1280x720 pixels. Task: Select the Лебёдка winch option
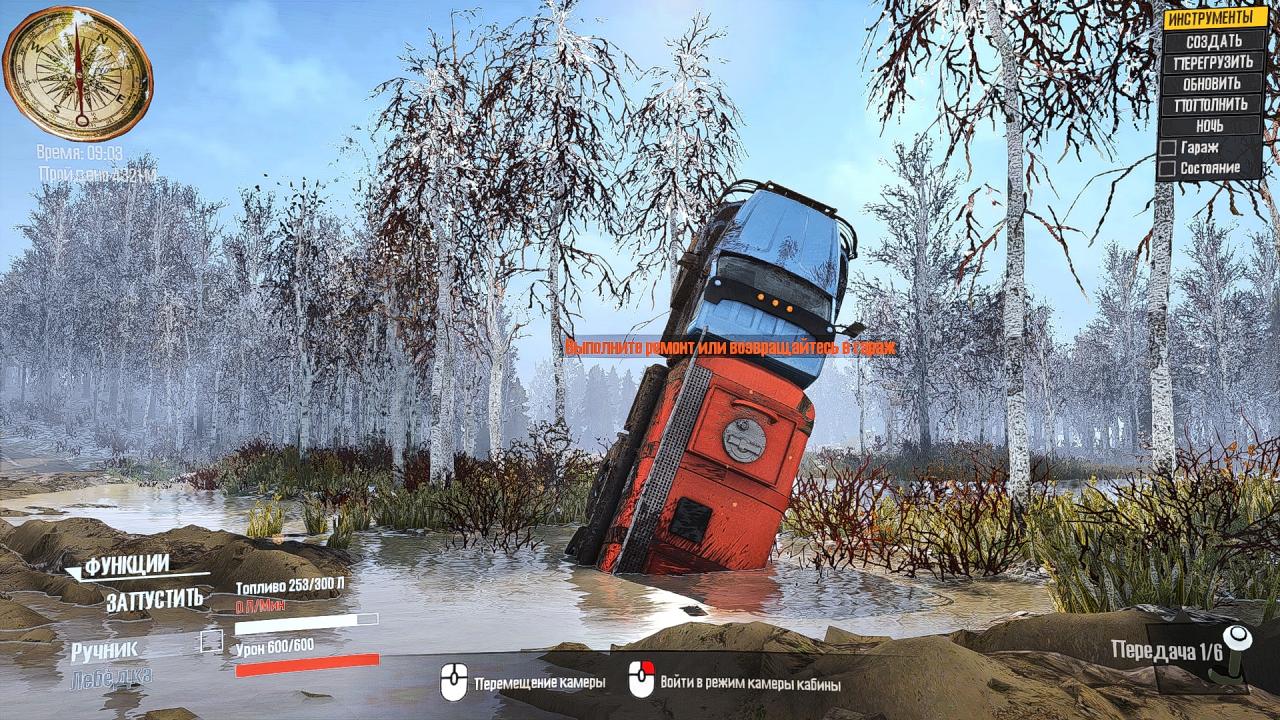[111, 679]
